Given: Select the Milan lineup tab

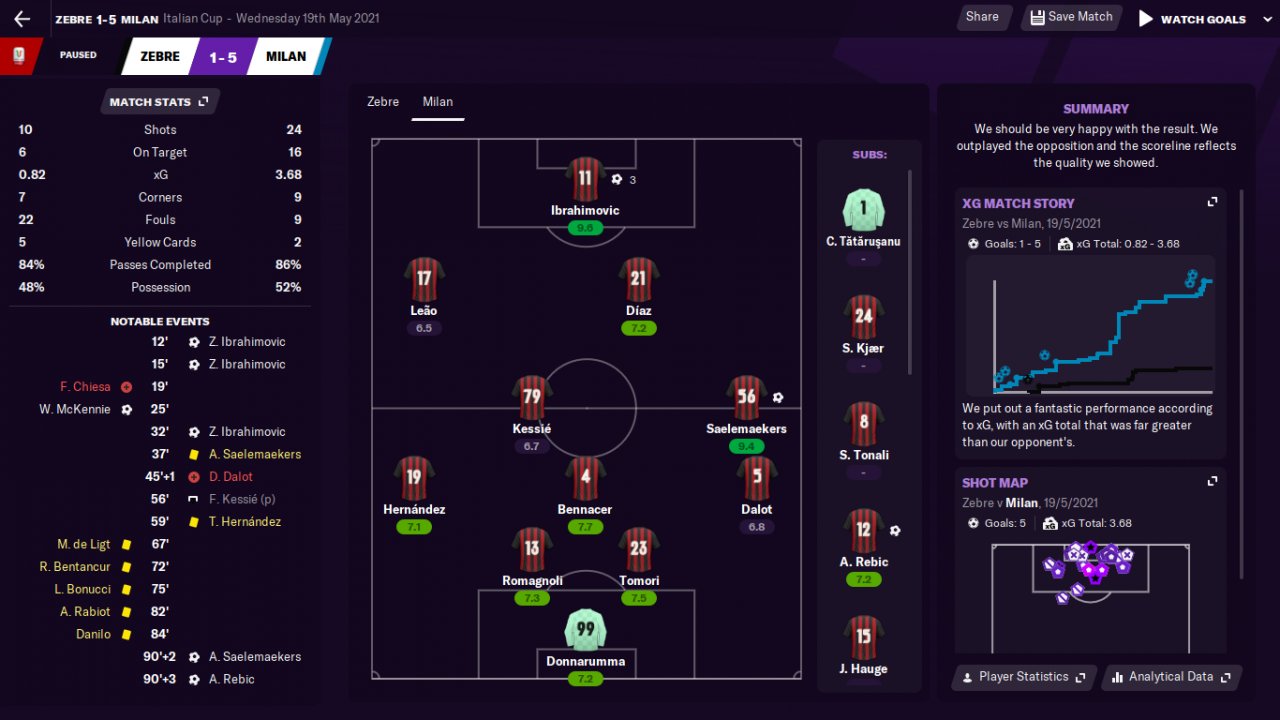Looking at the screenshot, I should tap(438, 102).
